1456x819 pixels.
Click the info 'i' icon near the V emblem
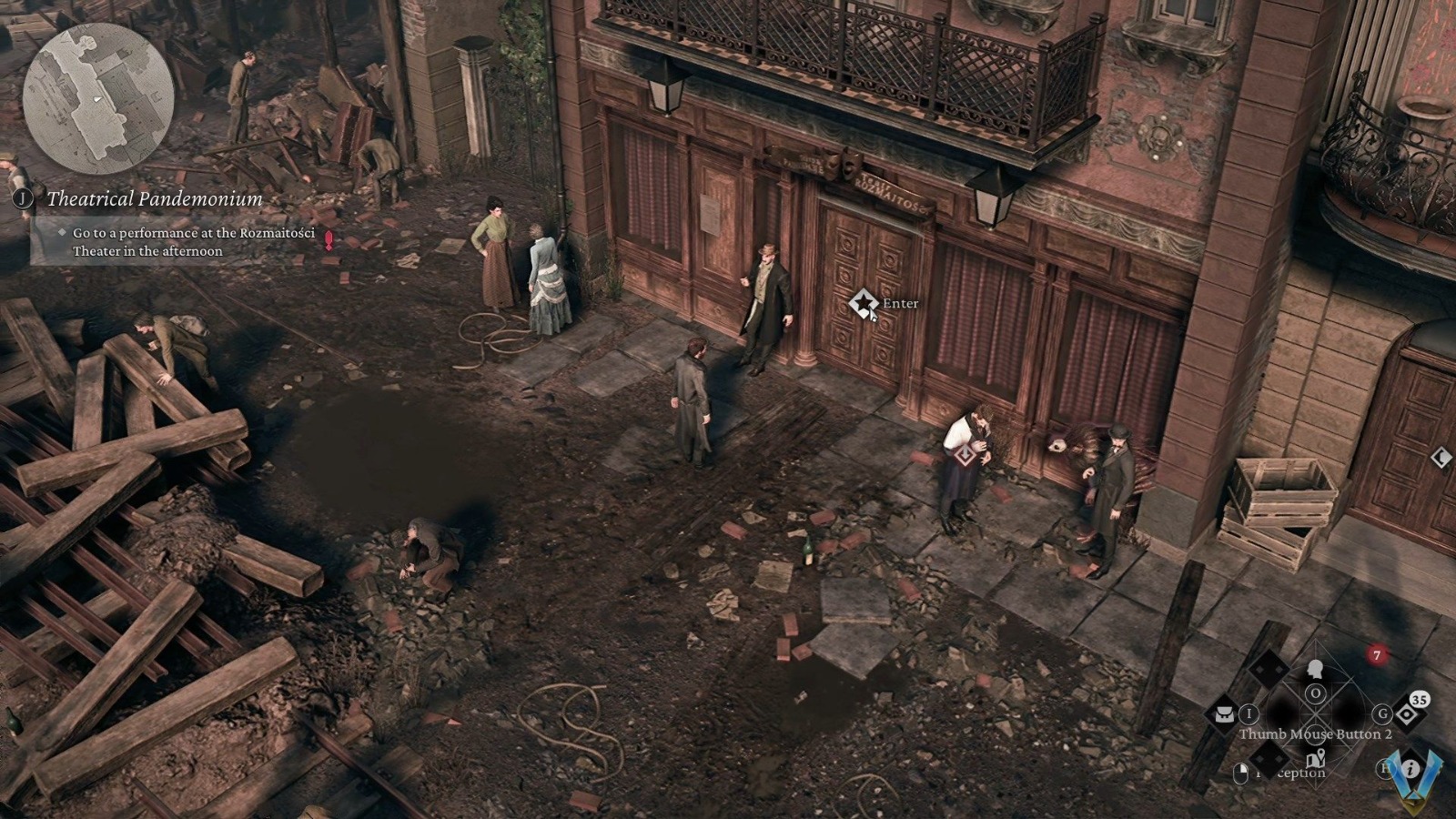(1410, 768)
